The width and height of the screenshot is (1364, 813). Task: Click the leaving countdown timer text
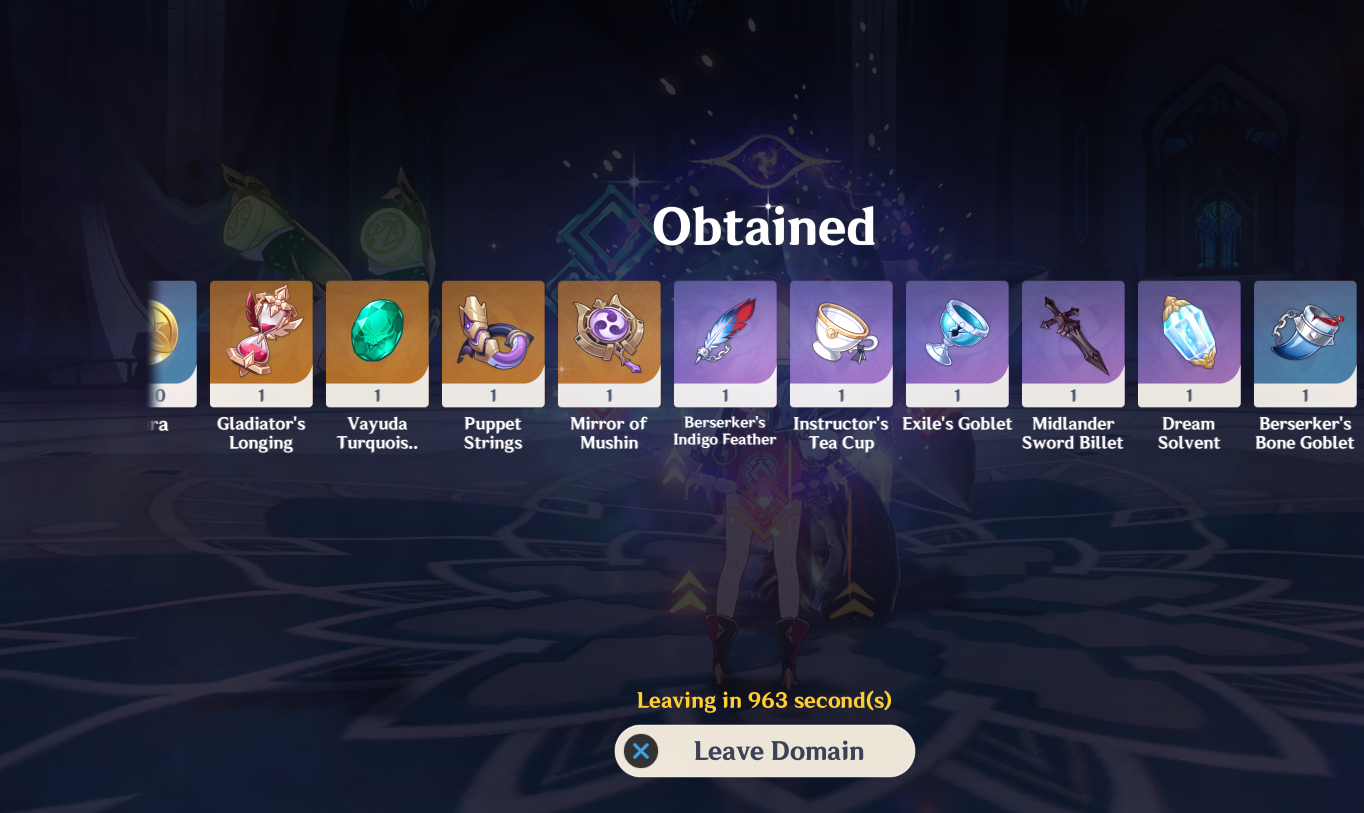764,701
